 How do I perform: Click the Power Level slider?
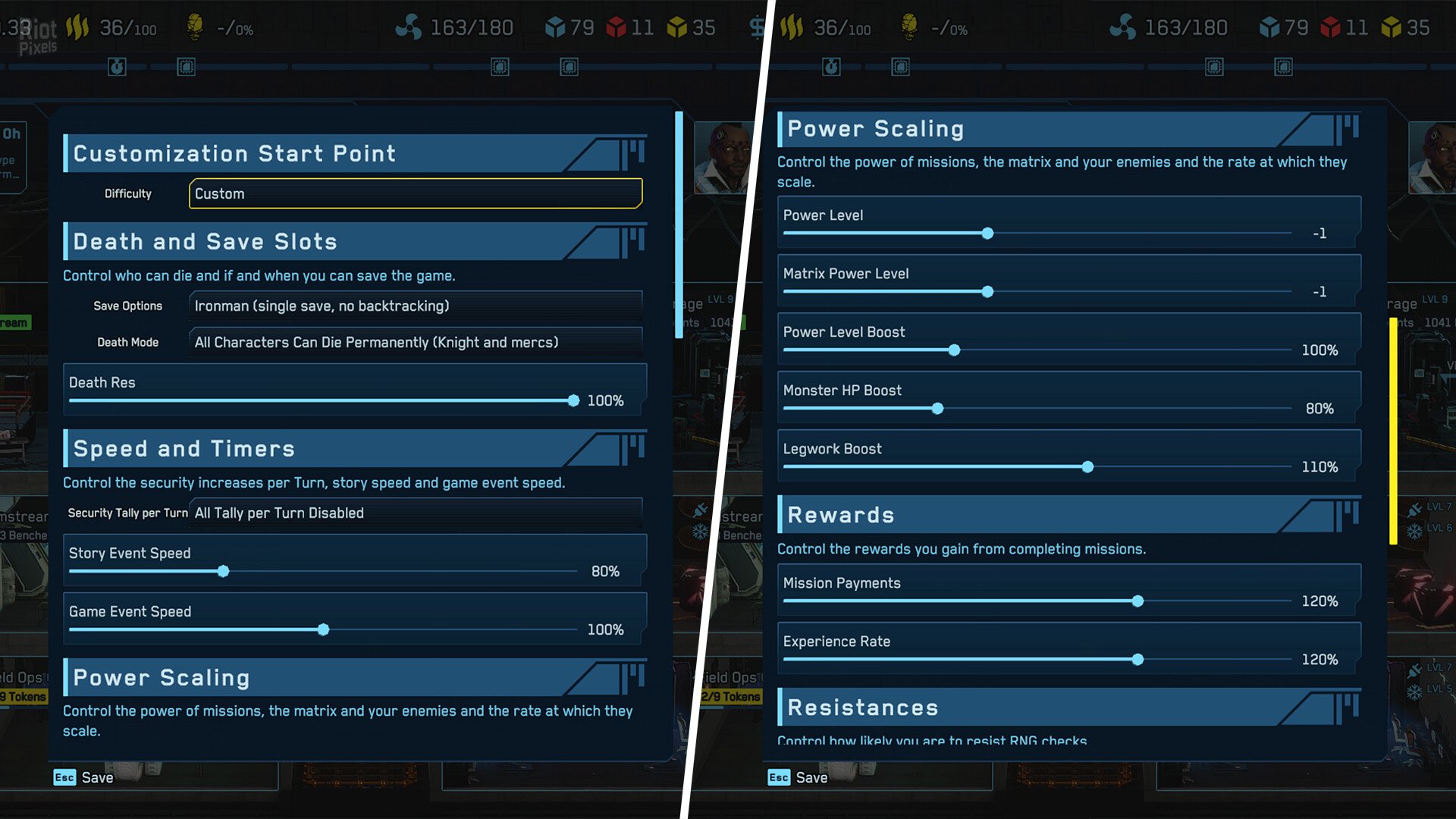tap(987, 234)
